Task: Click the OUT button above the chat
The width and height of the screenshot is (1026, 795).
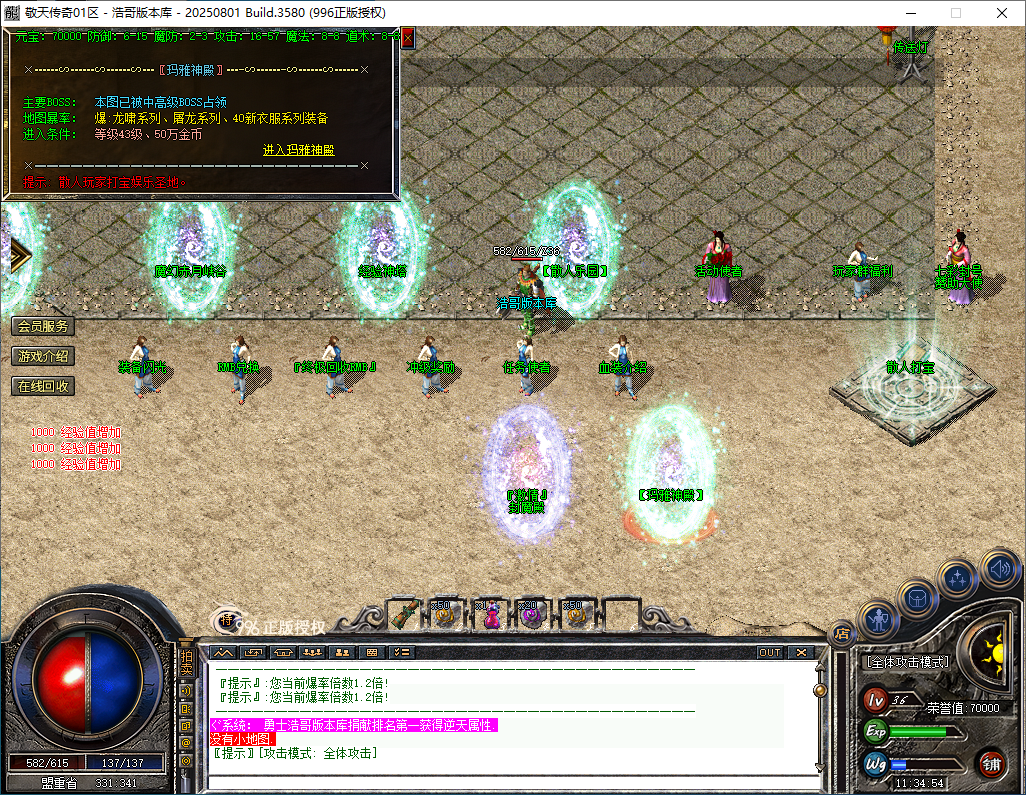Action: [x=769, y=652]
